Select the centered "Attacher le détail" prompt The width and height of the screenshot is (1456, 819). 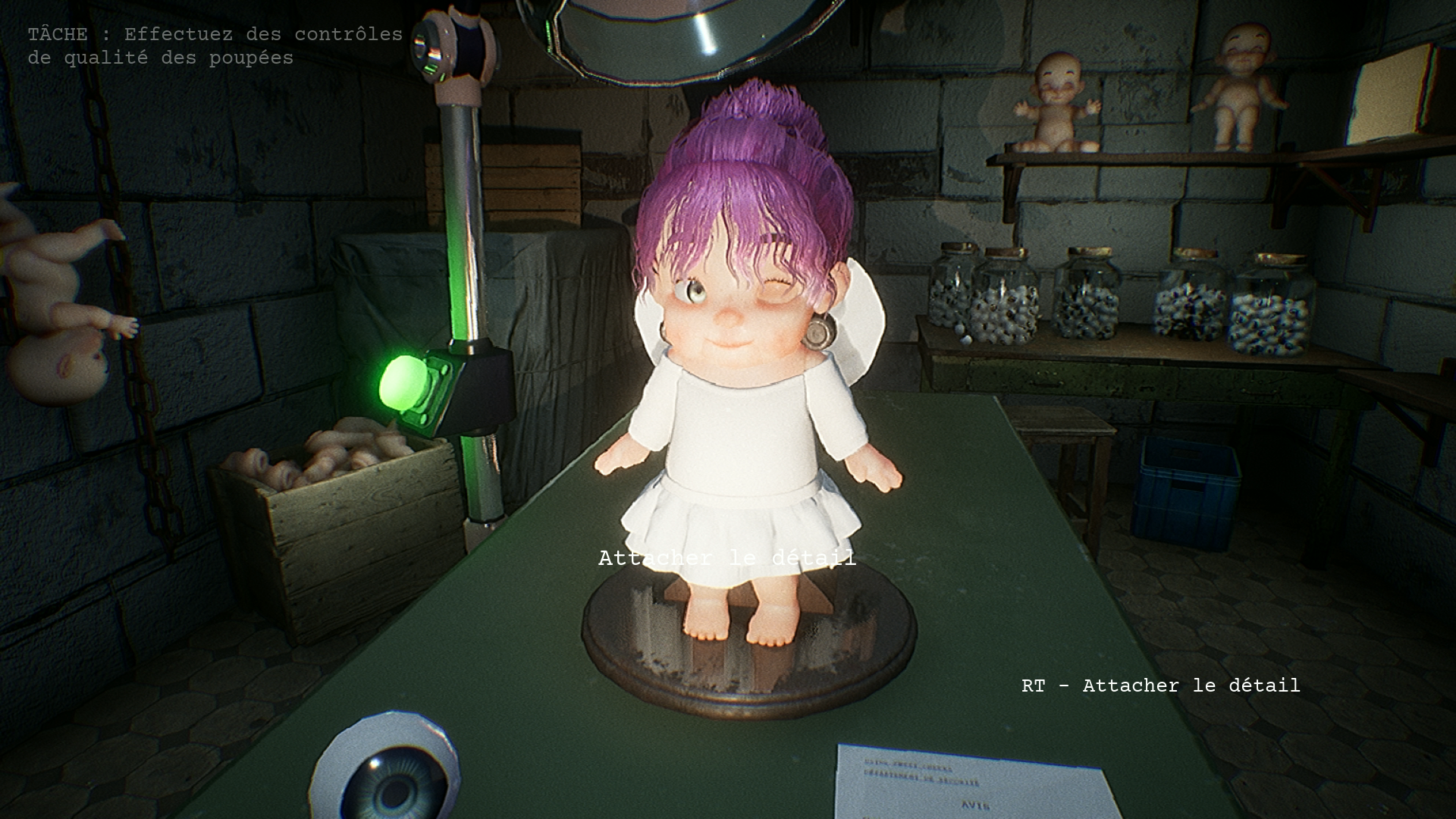coord(726,558)
